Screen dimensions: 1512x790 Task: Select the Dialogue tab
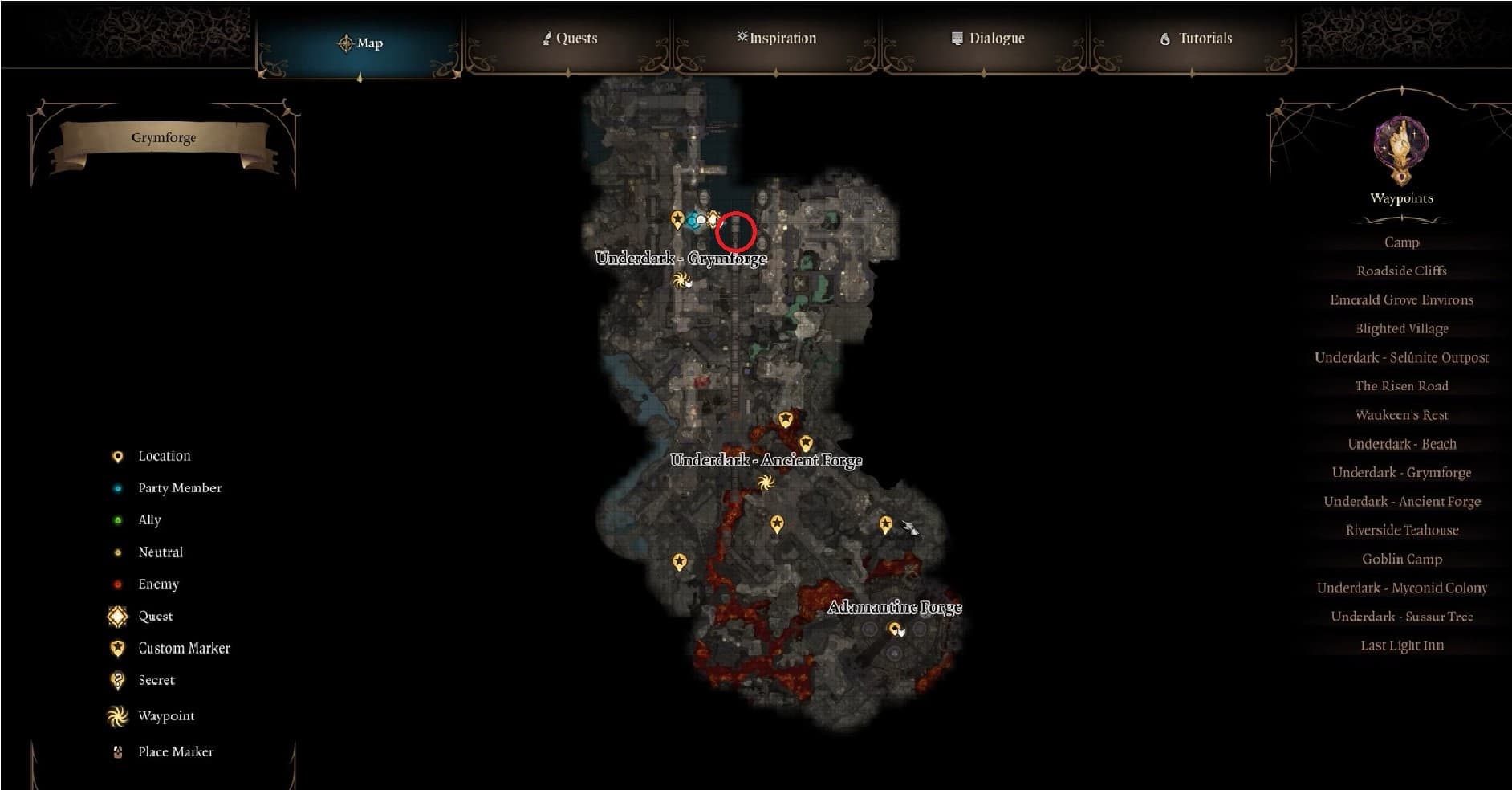[988, 39]
